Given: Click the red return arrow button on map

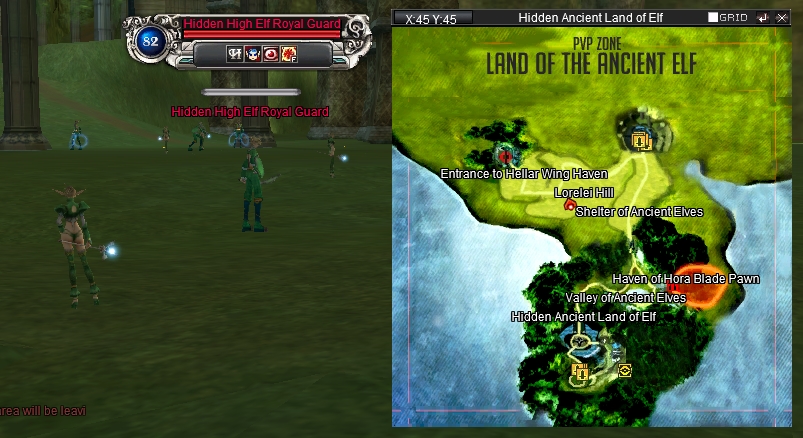Looking at the screenshot, I should click(x=762, y=18).
